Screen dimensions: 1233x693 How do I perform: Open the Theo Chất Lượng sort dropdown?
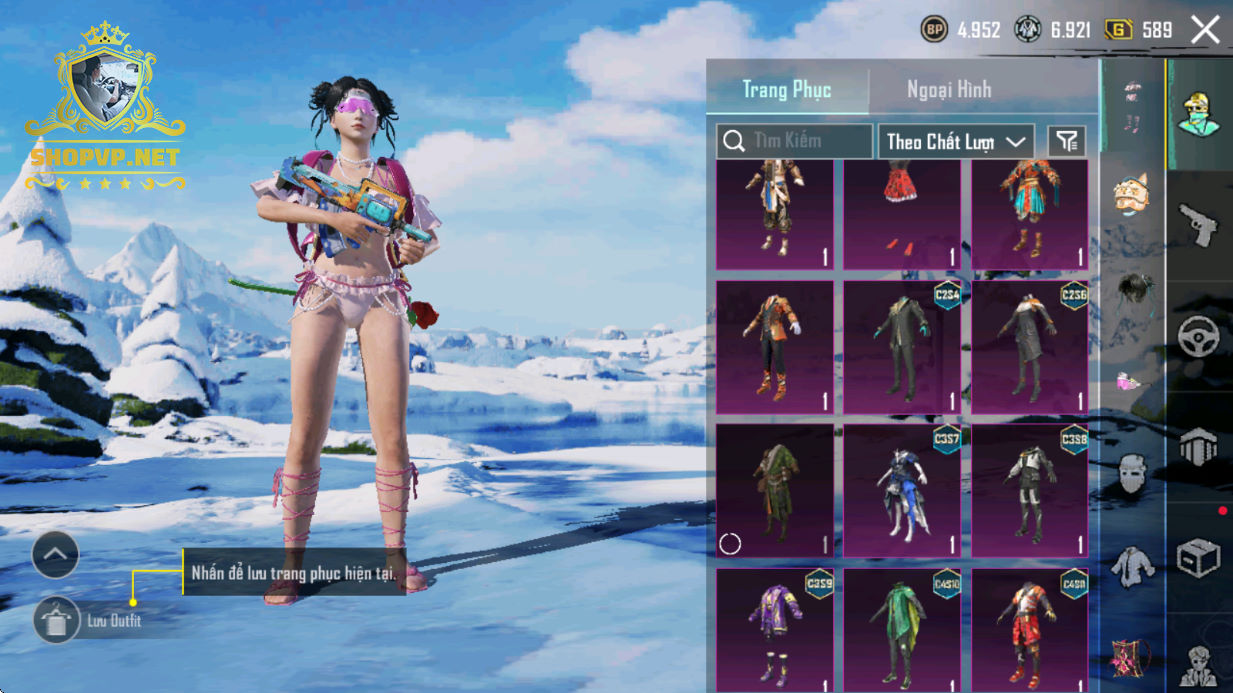(955, 142)
